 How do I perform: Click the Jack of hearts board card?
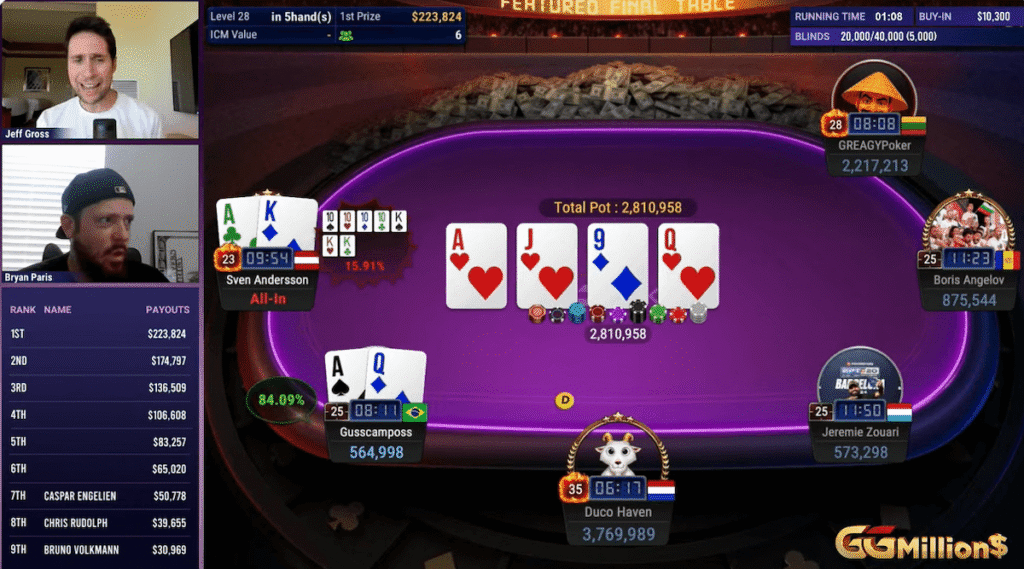click(547, 264)
